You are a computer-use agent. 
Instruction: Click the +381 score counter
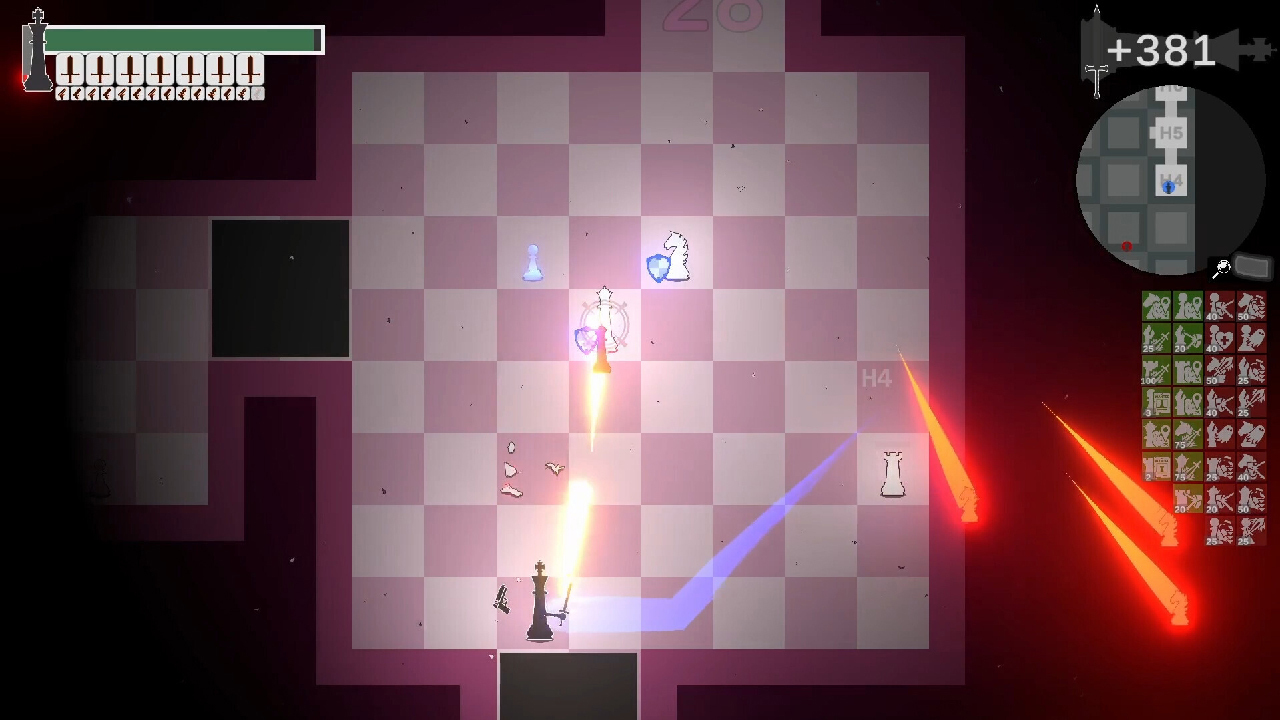click(1160, 50)
